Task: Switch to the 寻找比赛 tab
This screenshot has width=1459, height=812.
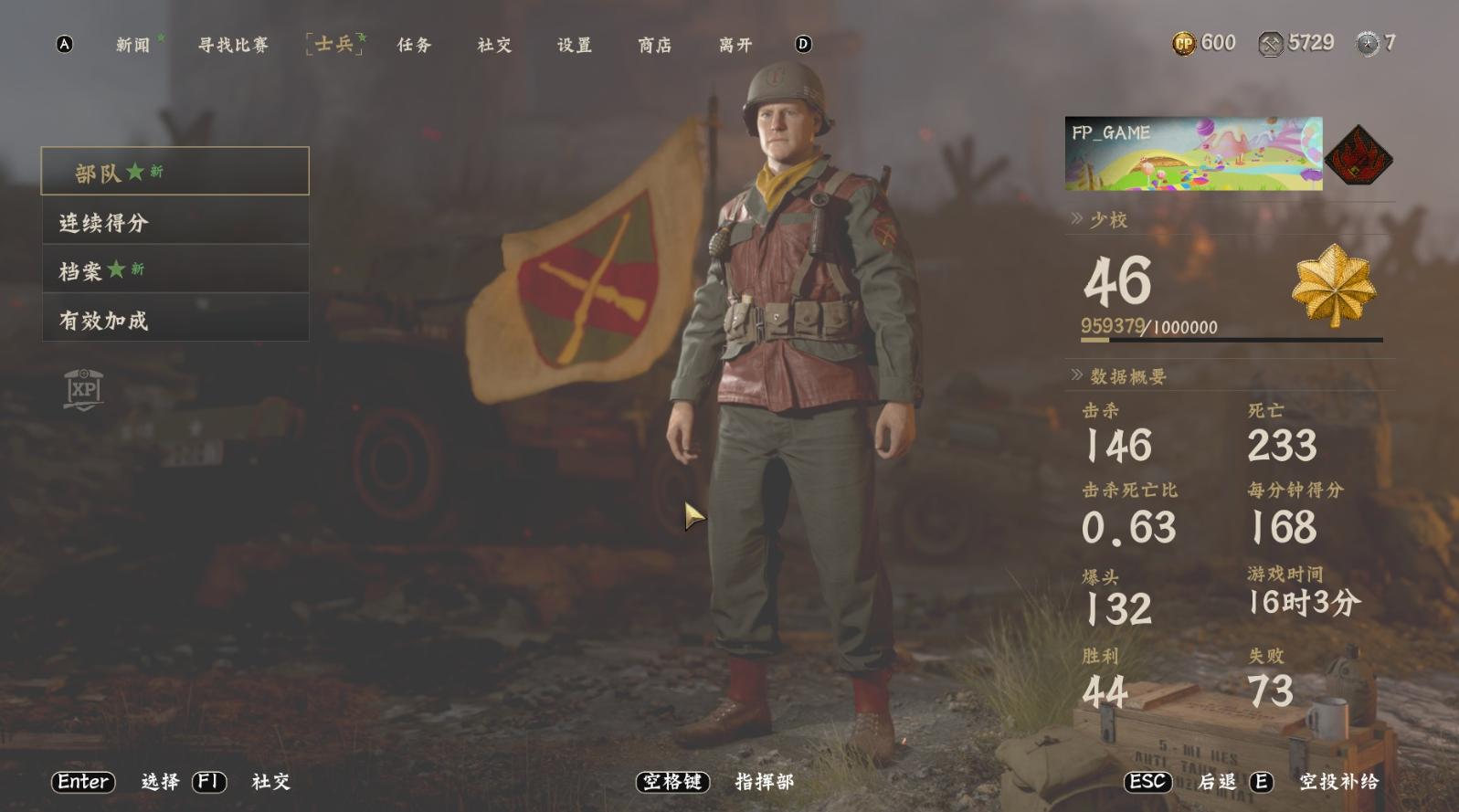Action: point(233,45)
